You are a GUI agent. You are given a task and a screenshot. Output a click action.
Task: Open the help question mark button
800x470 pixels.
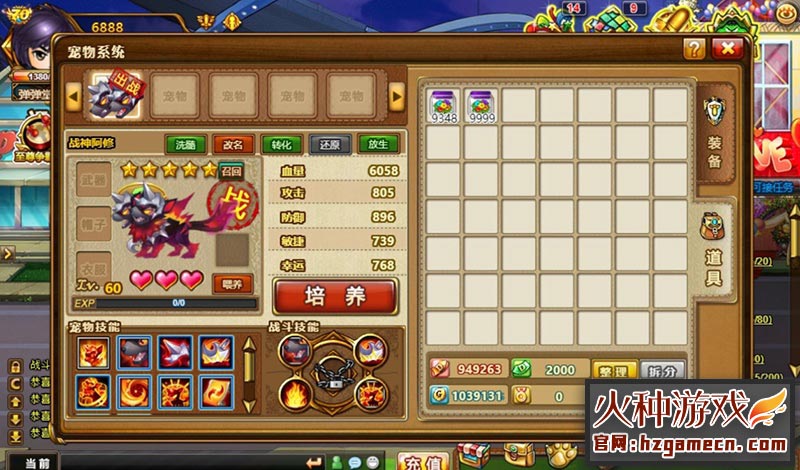point(694,49)
